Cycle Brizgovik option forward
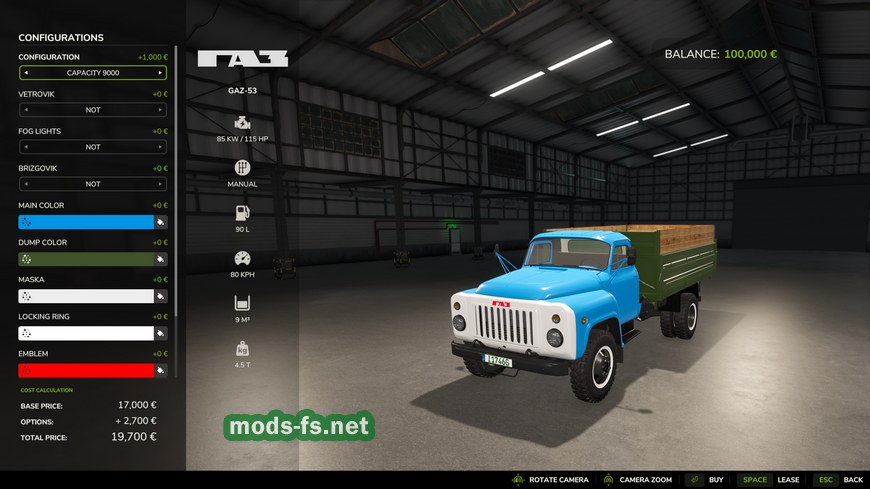Image resolution: width=870 pixels, height=489 pixels. coord(160,184)
